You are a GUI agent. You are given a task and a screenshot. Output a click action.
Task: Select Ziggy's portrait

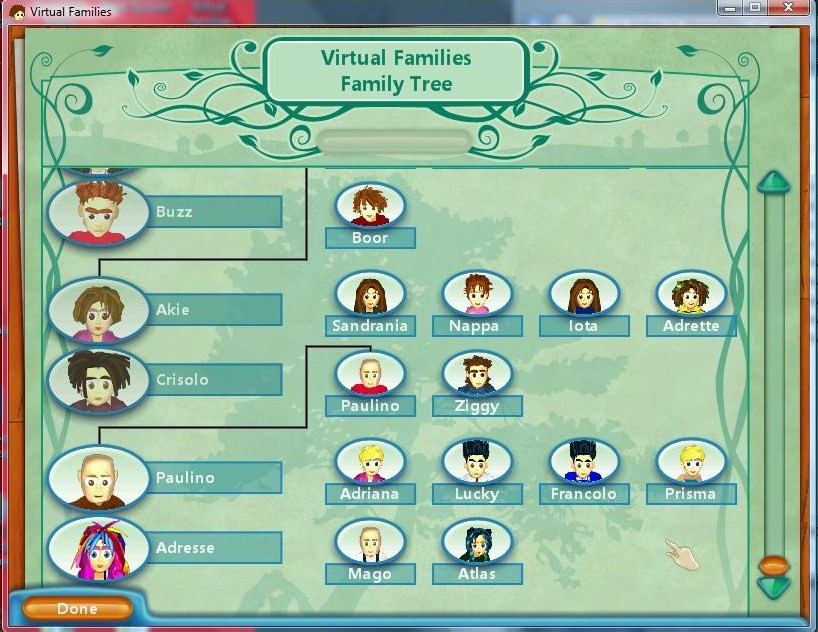click(477, 373)
